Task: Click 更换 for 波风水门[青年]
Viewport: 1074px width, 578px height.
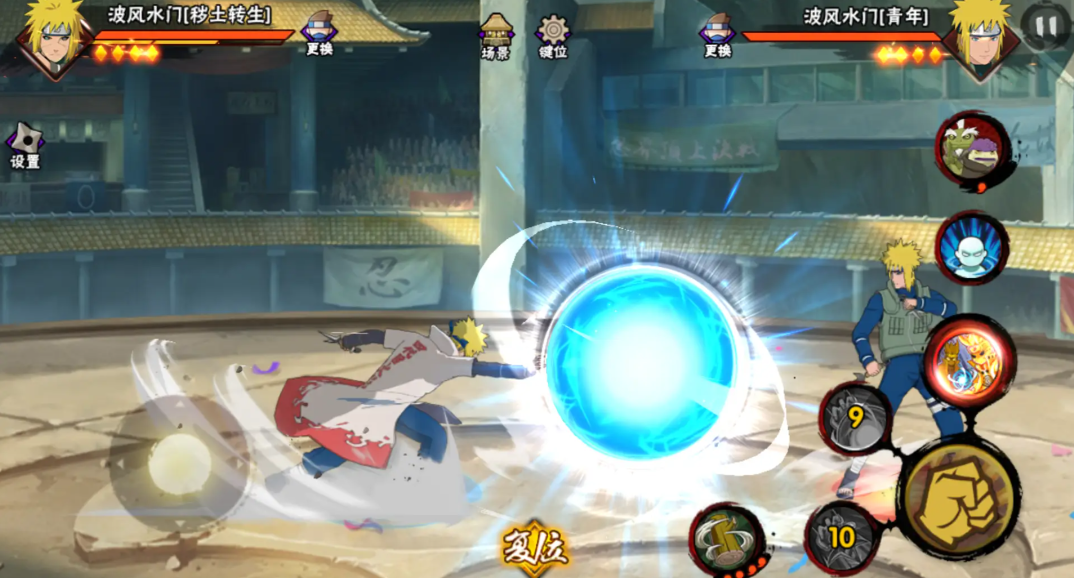Action: pos(717,35)
